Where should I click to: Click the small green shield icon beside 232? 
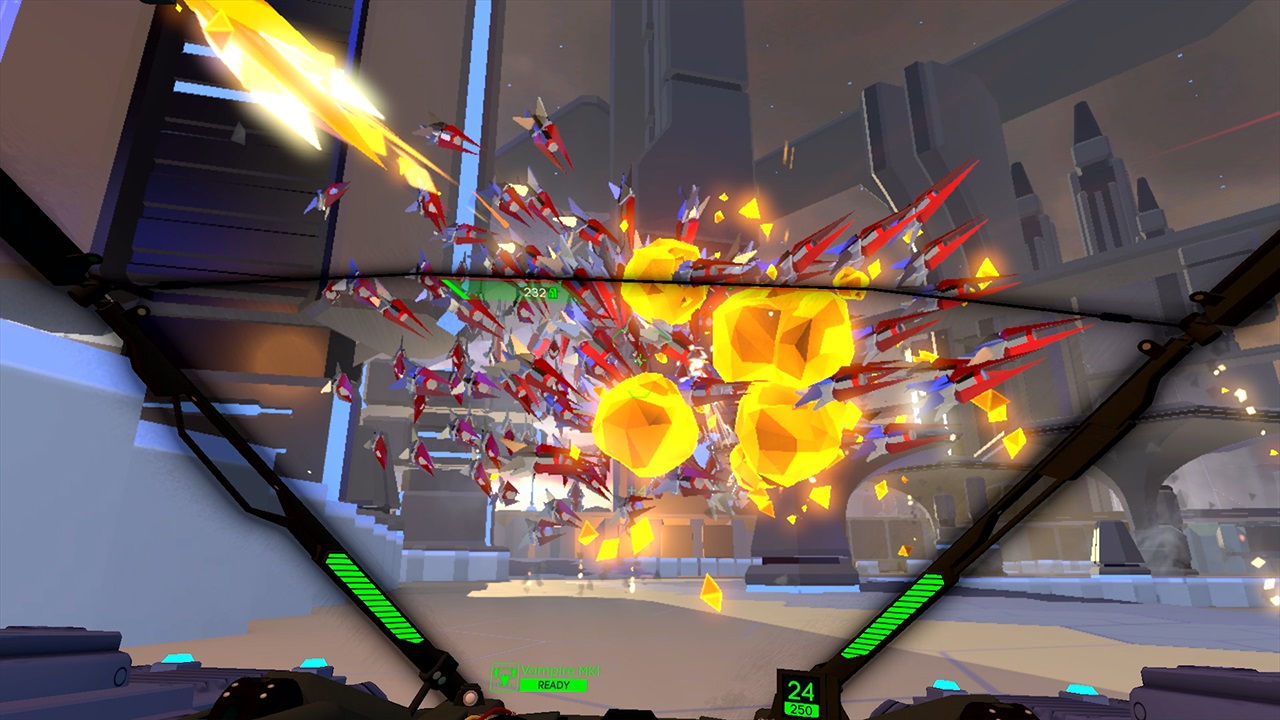552,293
